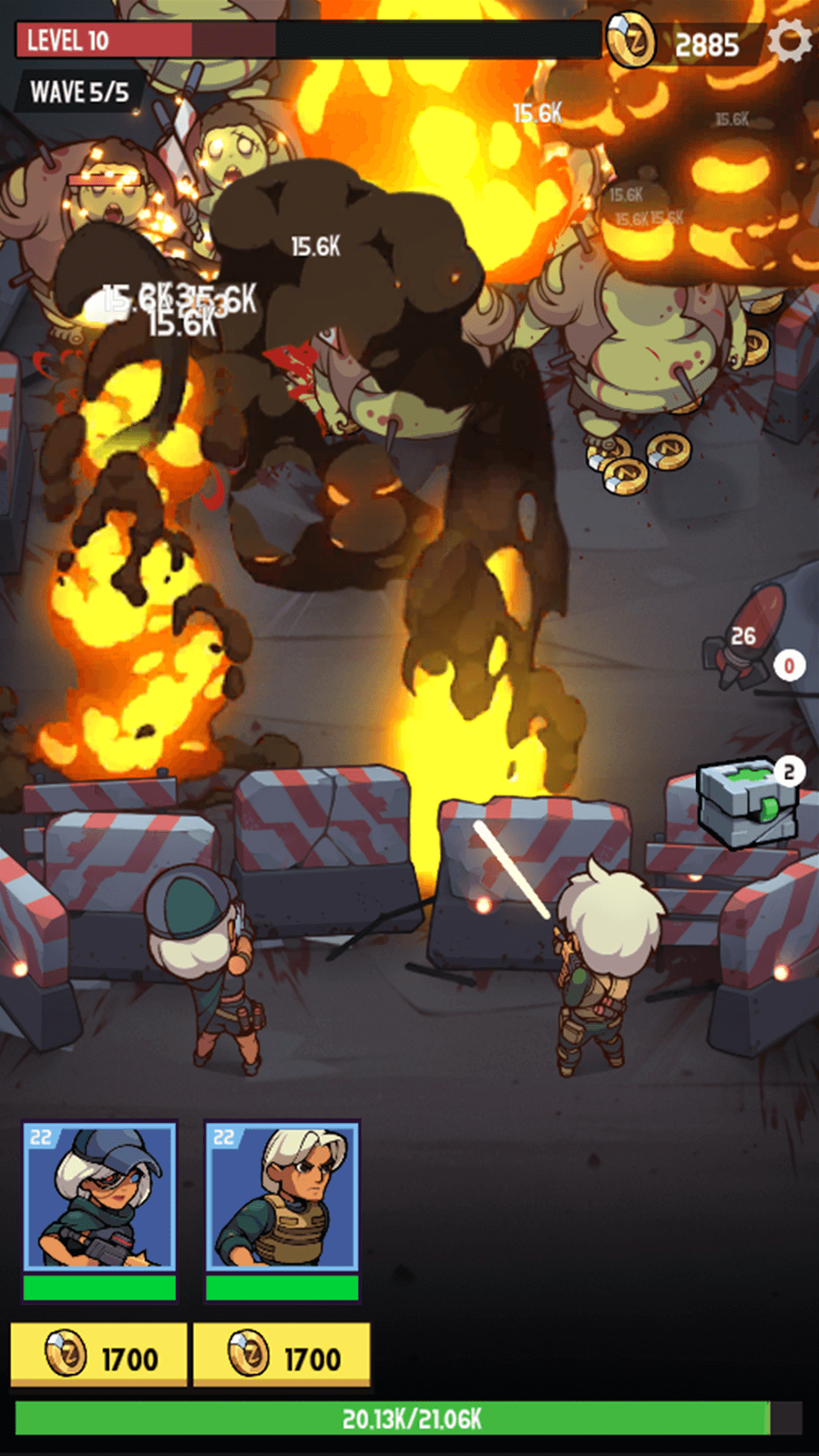
Task: Select the white-haired soldier hero portrait
Action: coord(282,1196)
